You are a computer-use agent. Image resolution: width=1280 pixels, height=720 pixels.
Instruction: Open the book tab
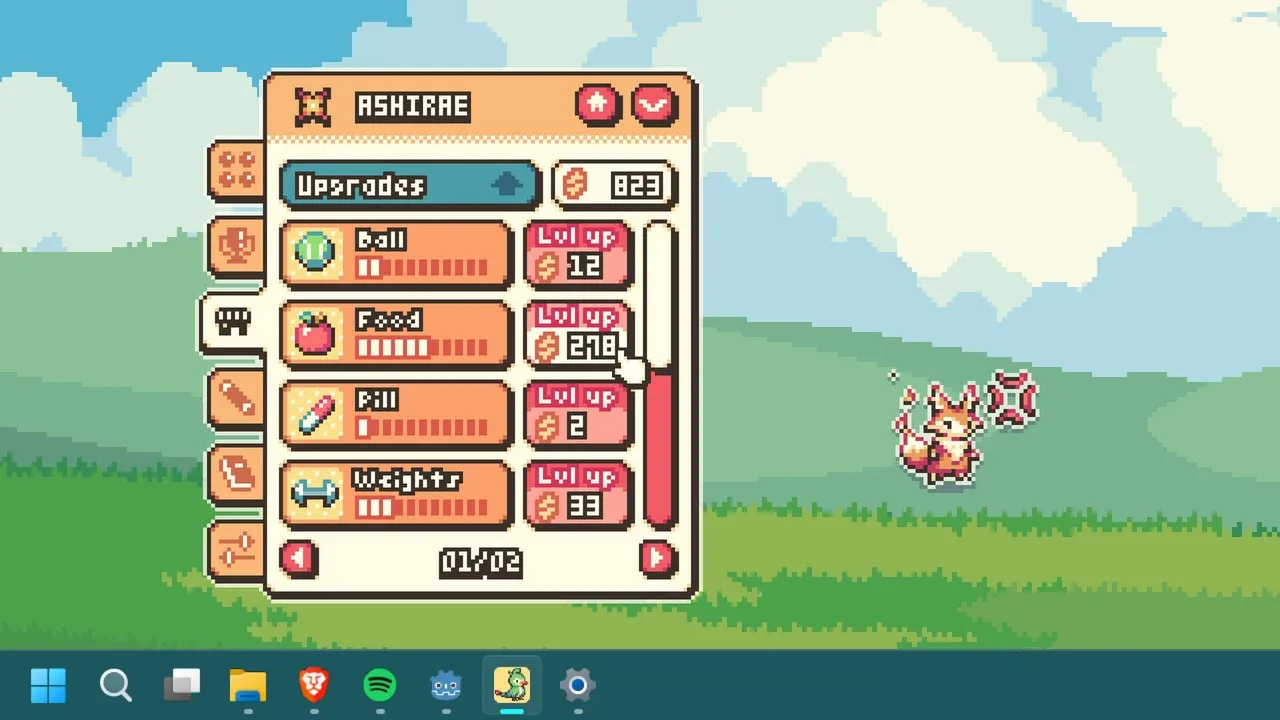tap(237, 472)
